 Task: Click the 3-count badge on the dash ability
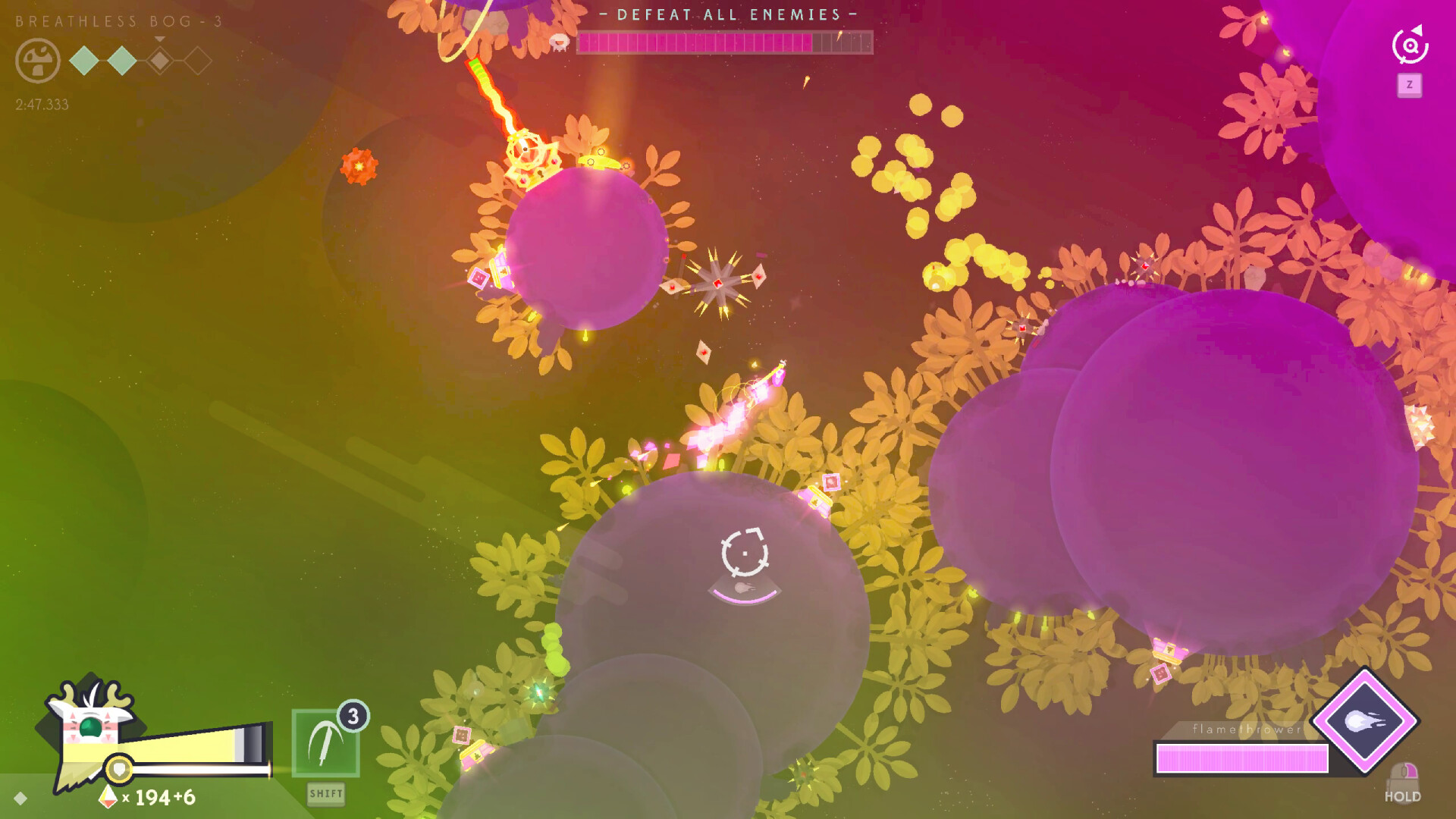click(x=353, y=715)
